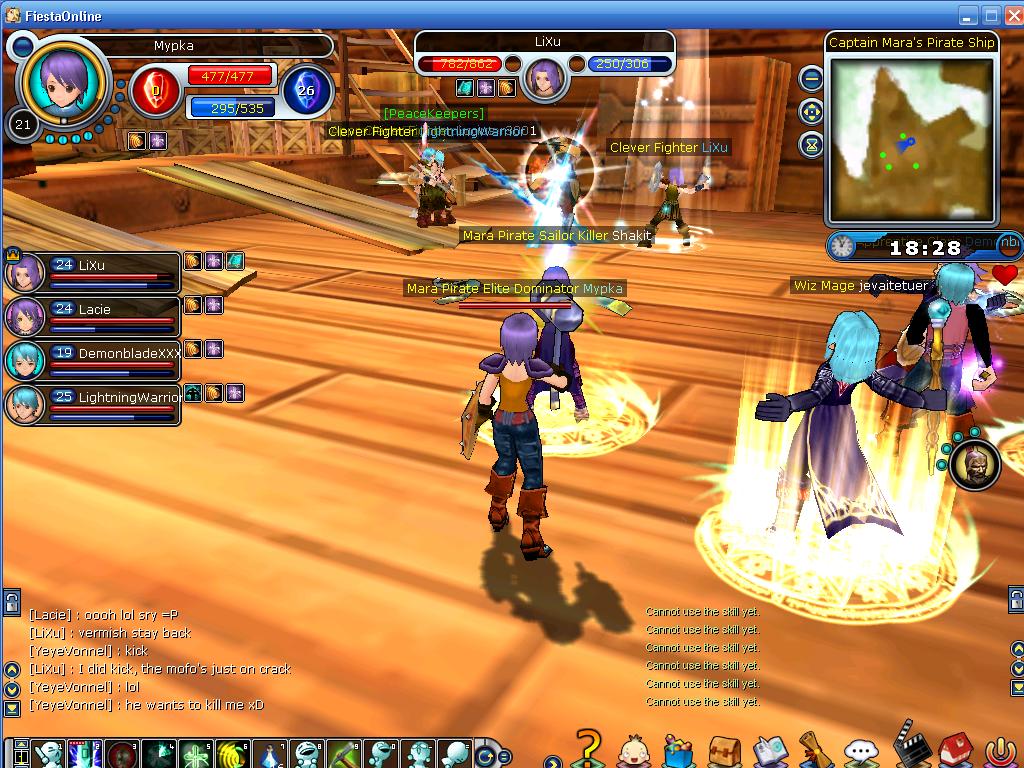Viewport: 1024px width, 768px height.
Task: Open the skill book icon
Action: tap(770, 750)
